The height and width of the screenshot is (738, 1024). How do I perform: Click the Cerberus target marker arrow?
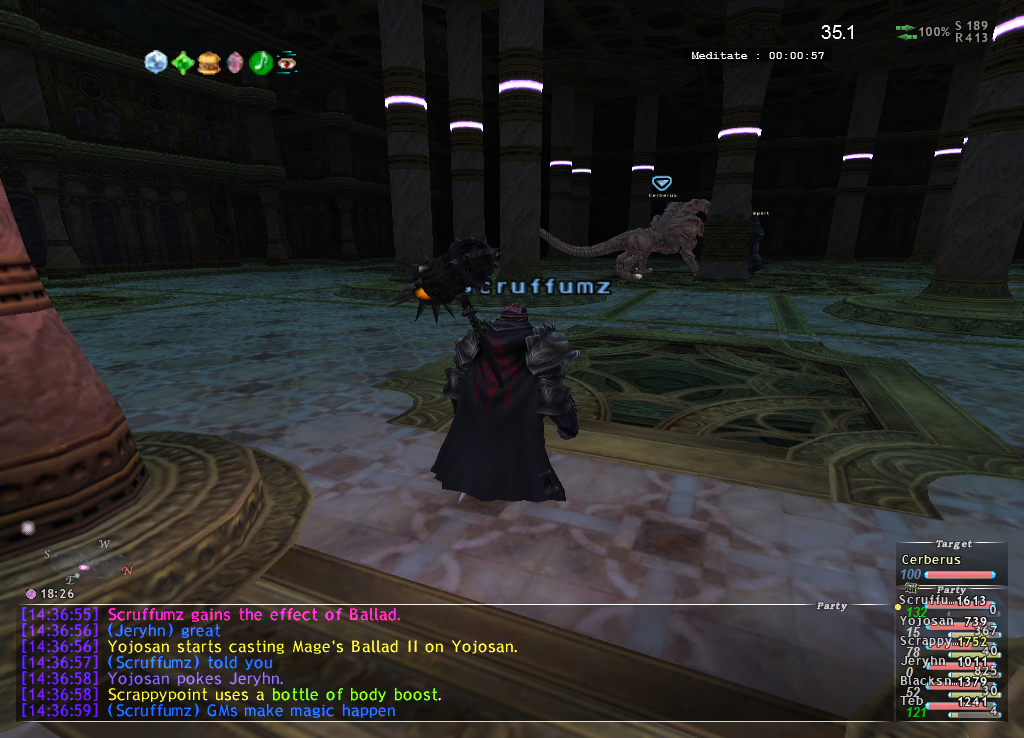[x=661, y=183]
